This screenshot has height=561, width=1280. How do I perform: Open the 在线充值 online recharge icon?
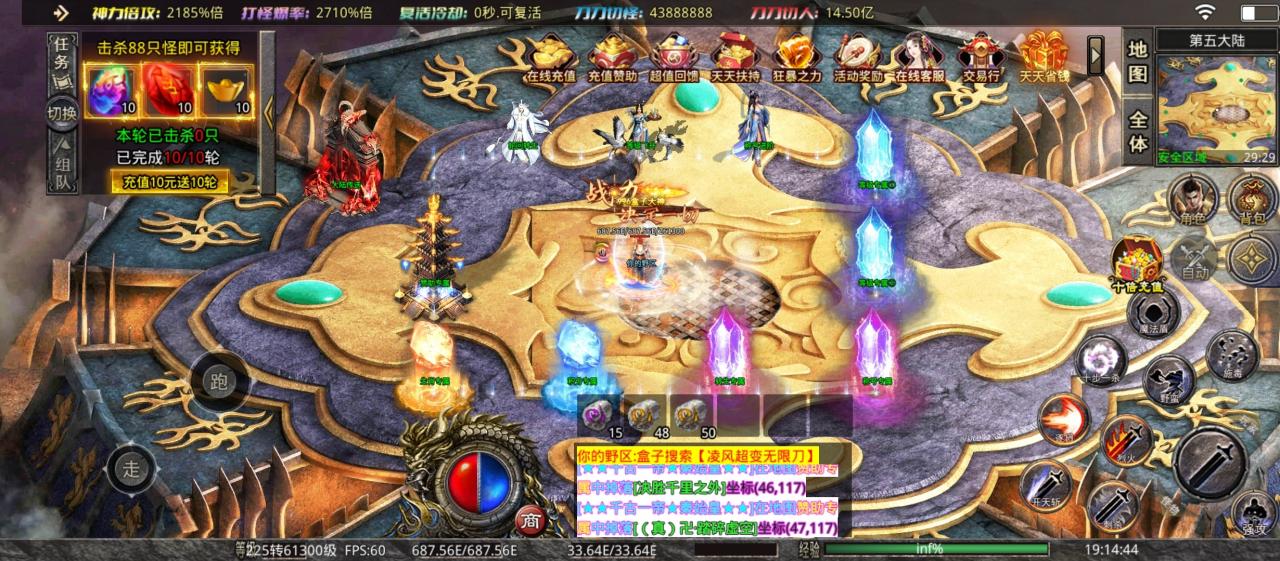tap(551, 56)
